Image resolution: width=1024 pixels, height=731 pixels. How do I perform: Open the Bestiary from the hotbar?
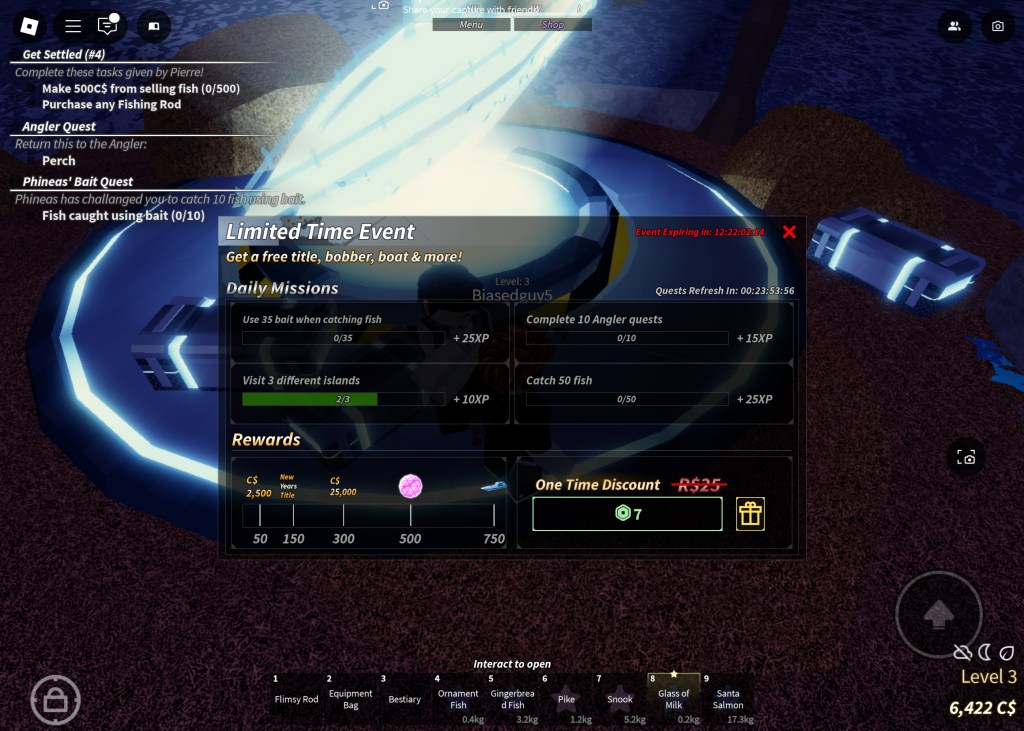point(405,698)
